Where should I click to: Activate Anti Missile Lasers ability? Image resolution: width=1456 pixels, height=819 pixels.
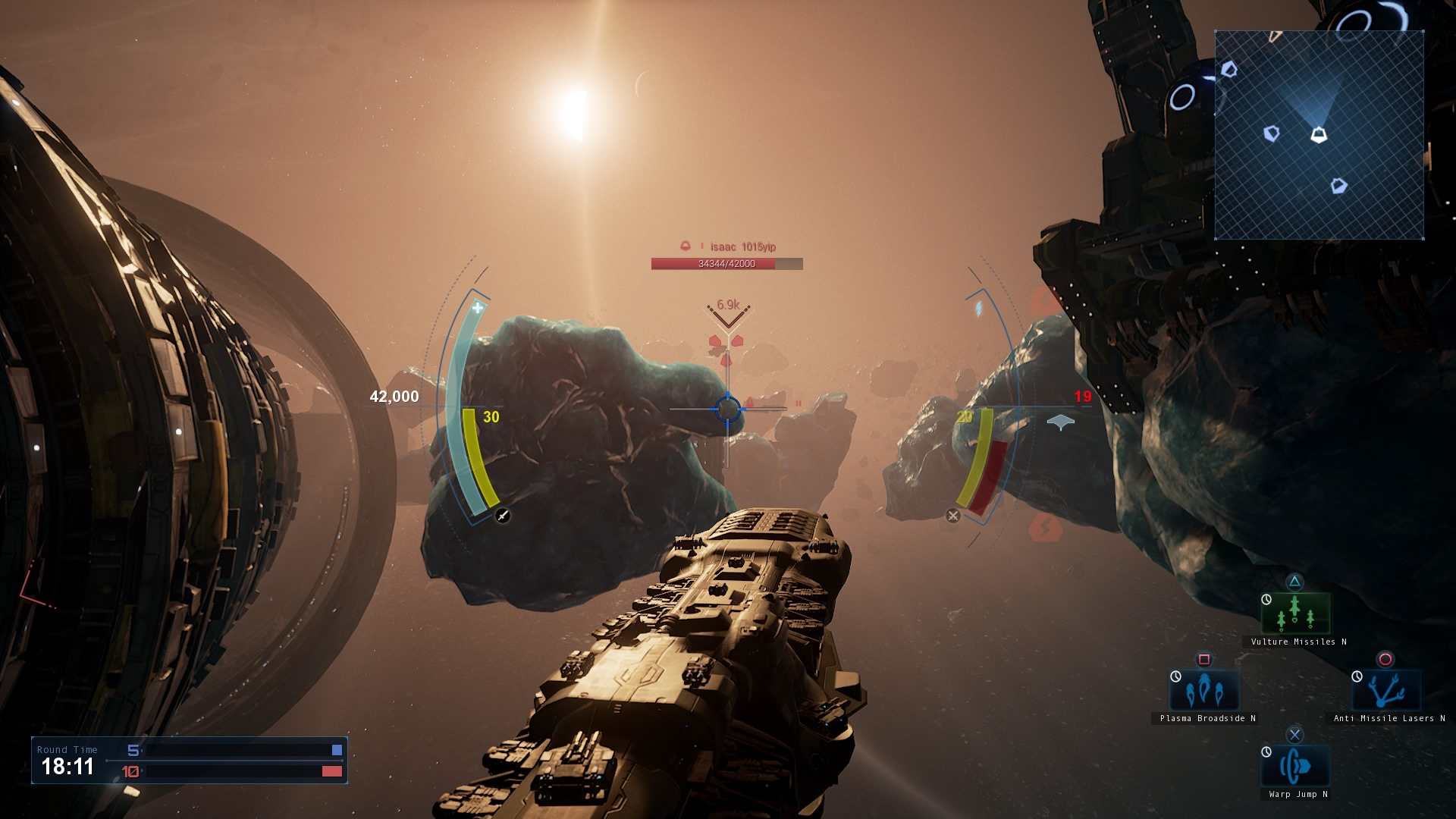1386,690
